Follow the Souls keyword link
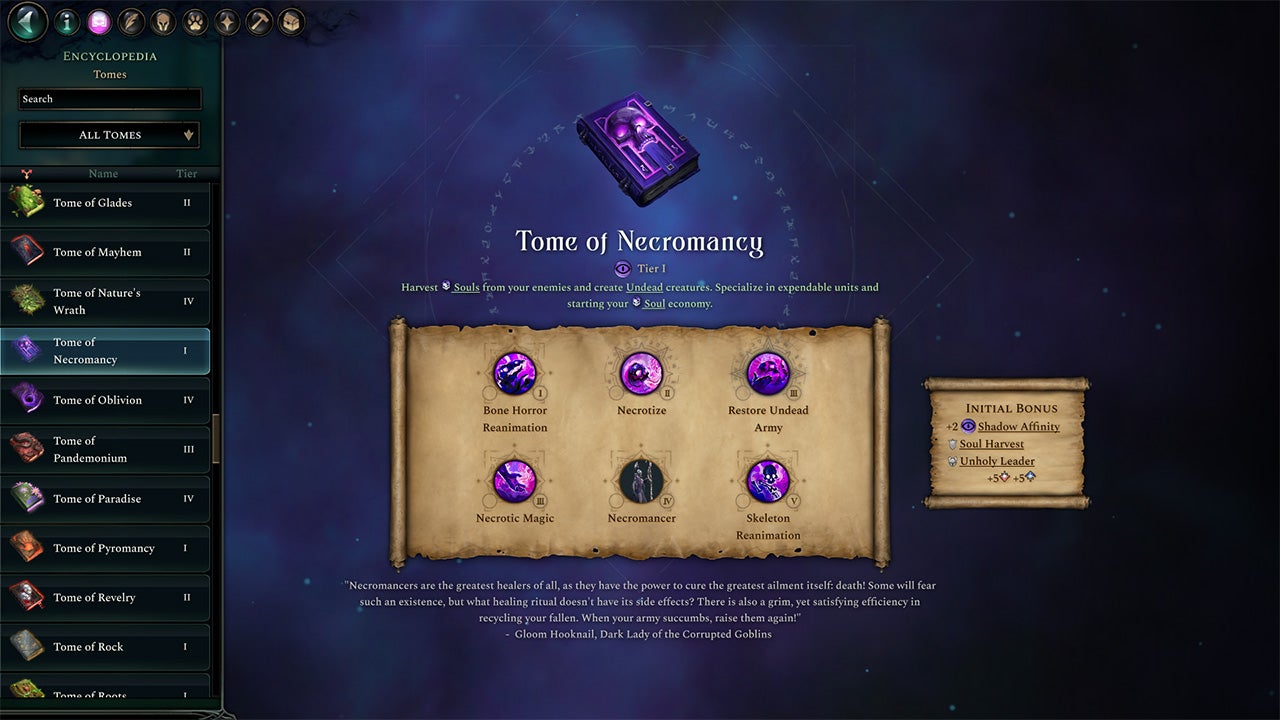Image resolution: width=1280 pixels, height=720 pixels. (464, 286)
